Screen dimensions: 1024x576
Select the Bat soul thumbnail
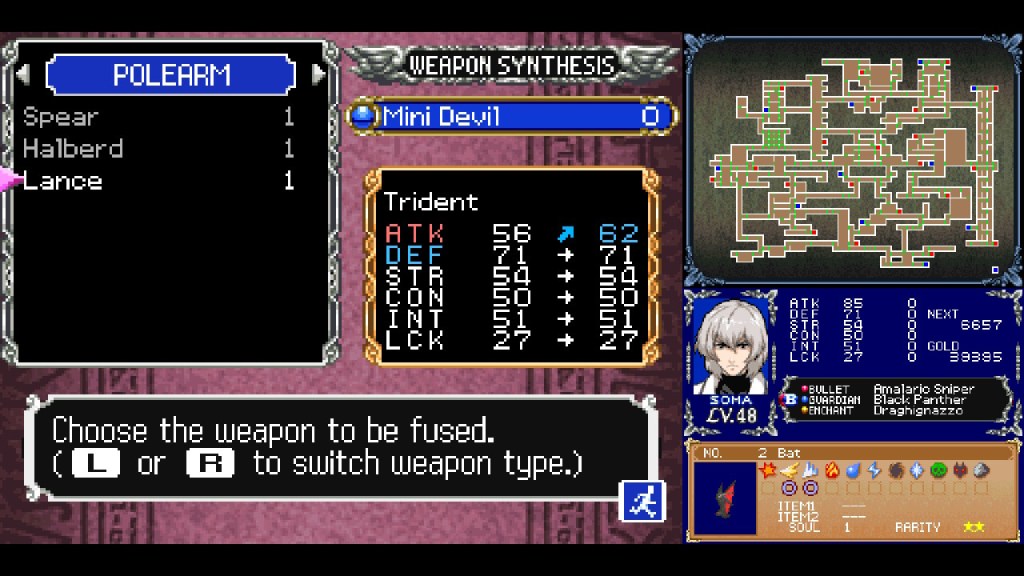tap(726, 497)
